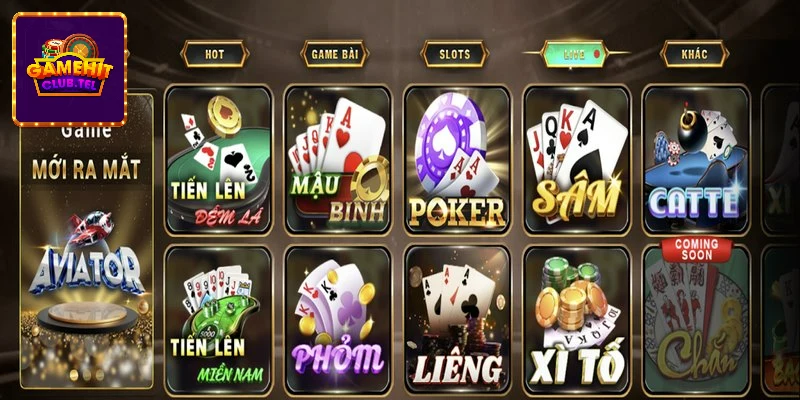Select the Catte game tile
Screen dimensions: 800x400
click(695, 160)
